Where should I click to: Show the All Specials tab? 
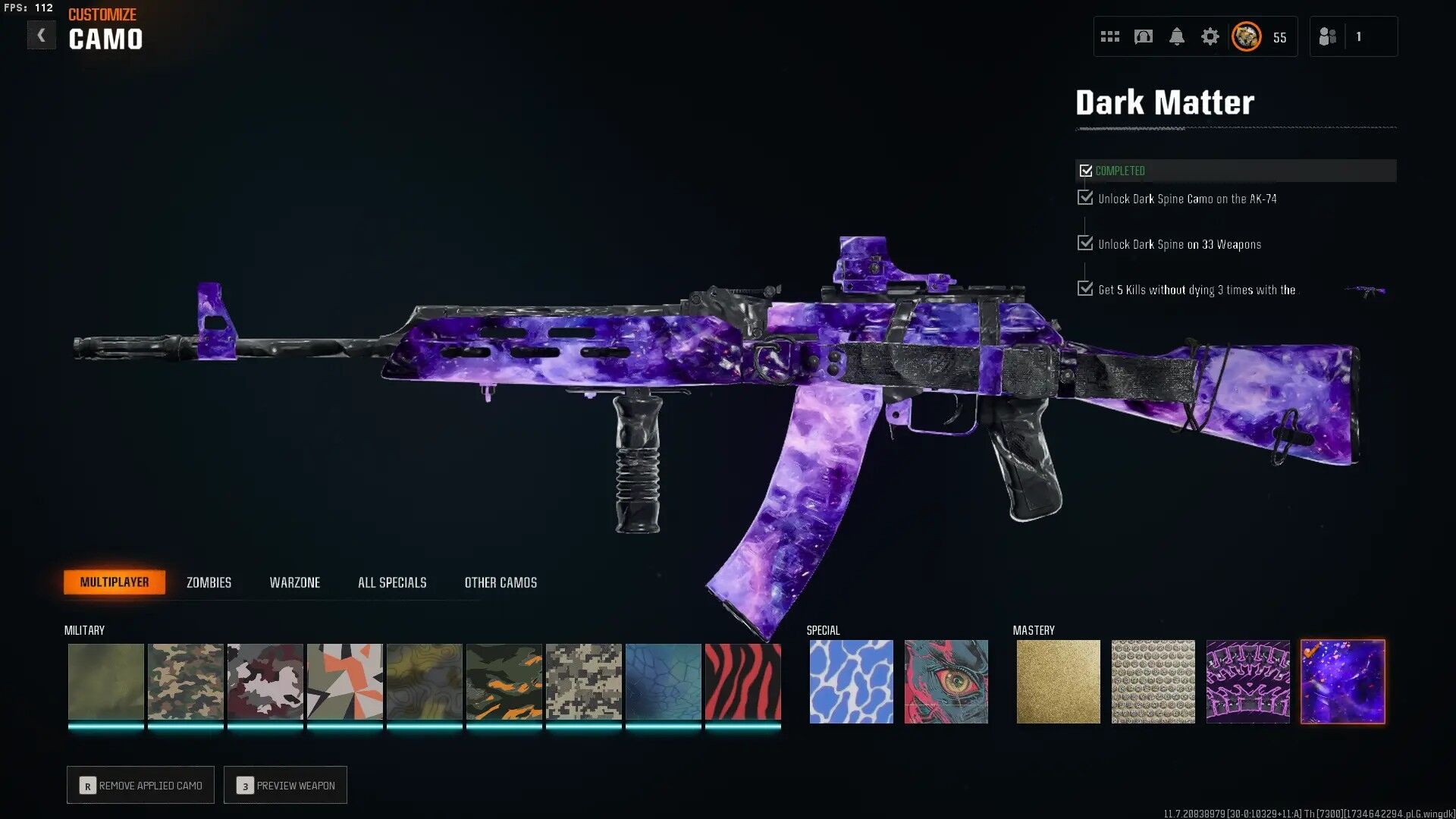pos(392,582)
